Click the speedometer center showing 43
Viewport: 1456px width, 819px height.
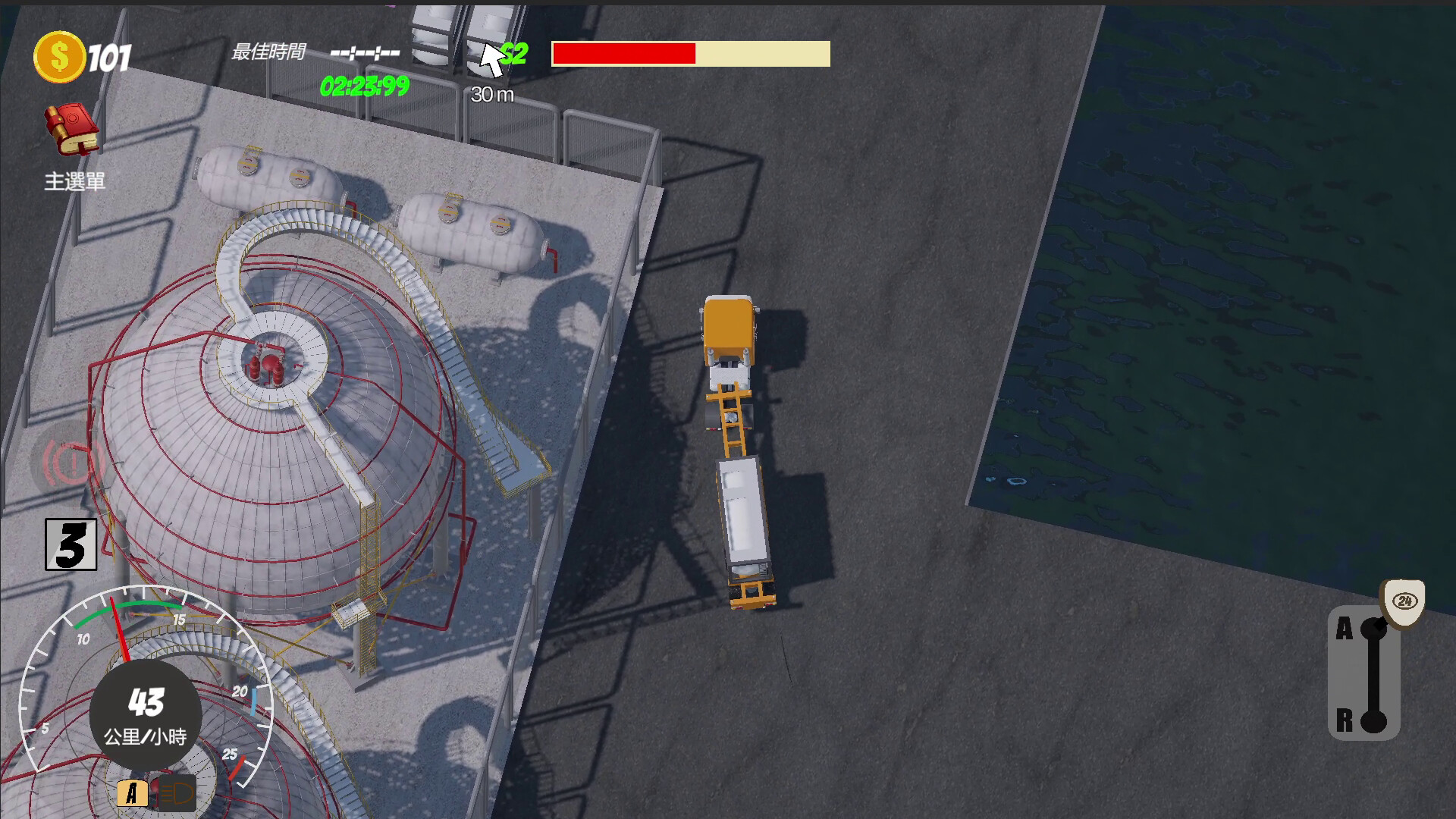(146, 713)
